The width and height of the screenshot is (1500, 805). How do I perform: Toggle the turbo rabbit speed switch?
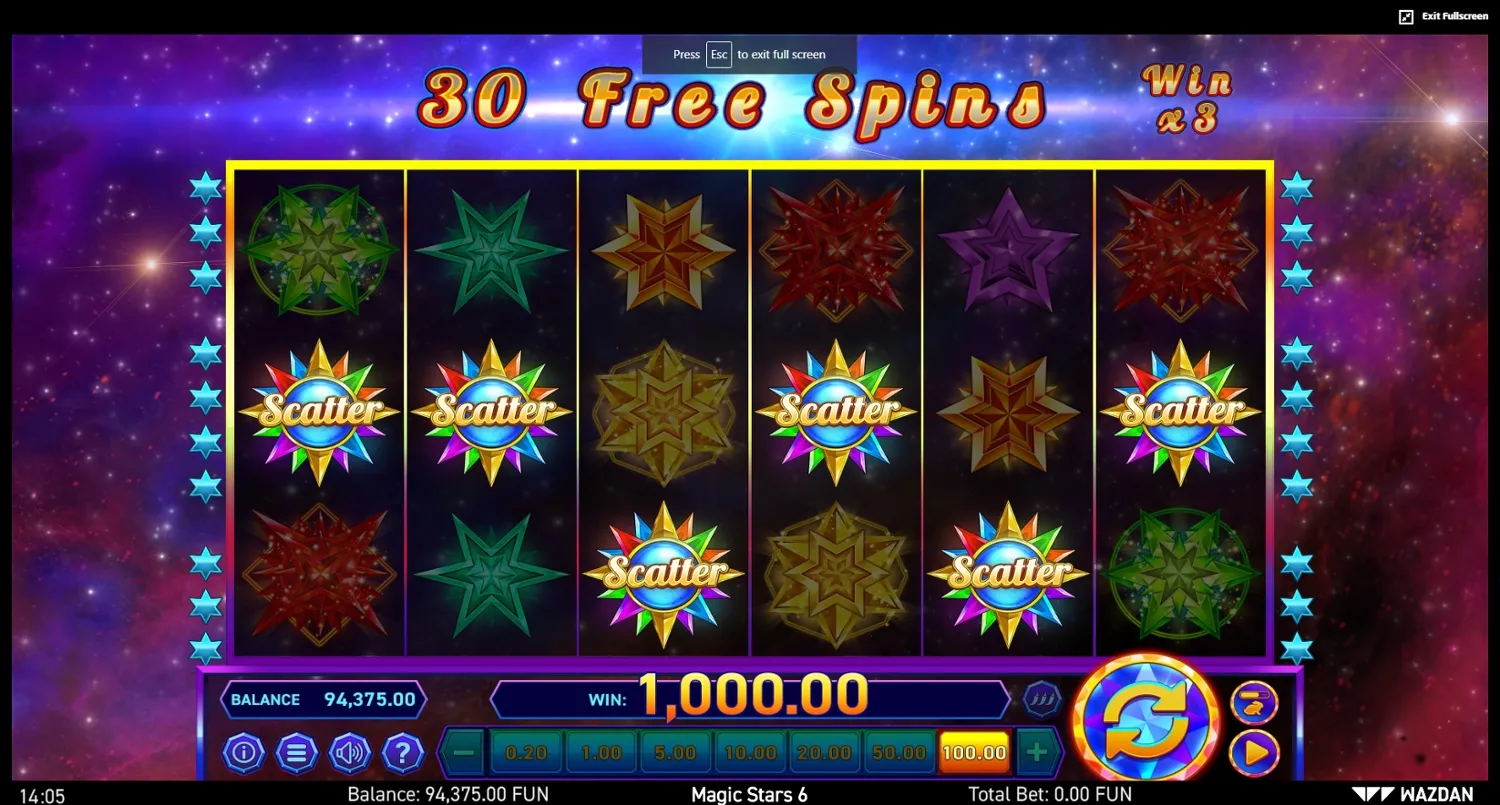(1254, 704)
